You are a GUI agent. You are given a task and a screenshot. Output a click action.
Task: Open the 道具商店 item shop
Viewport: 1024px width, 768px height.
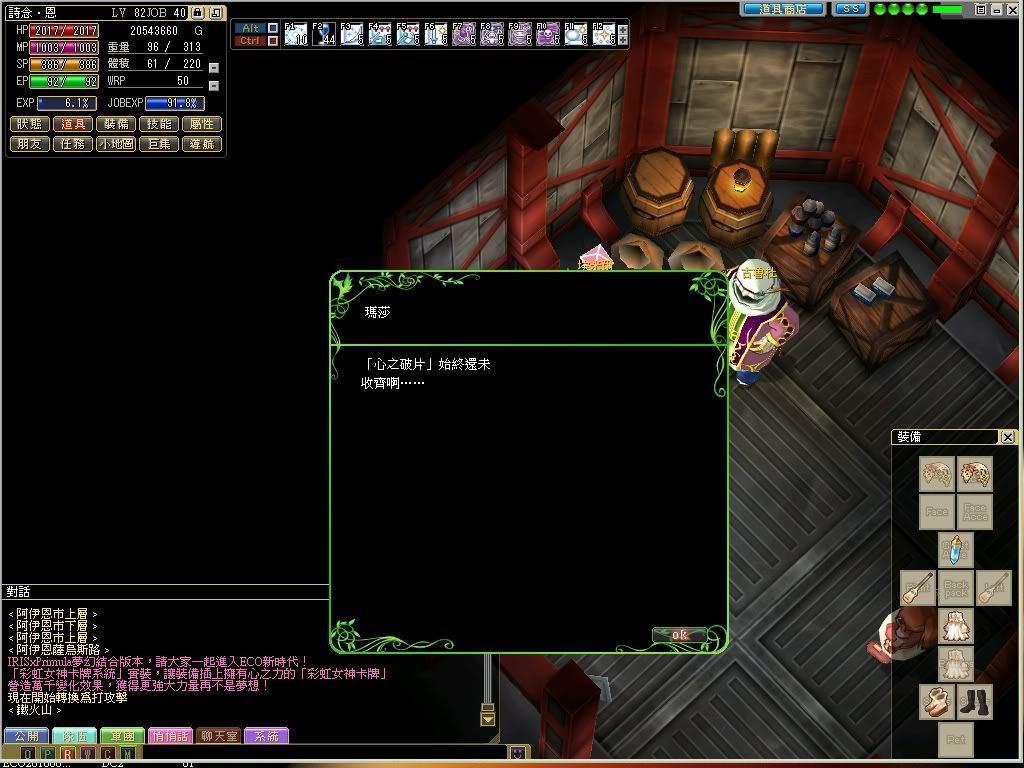tap(783, 9)
